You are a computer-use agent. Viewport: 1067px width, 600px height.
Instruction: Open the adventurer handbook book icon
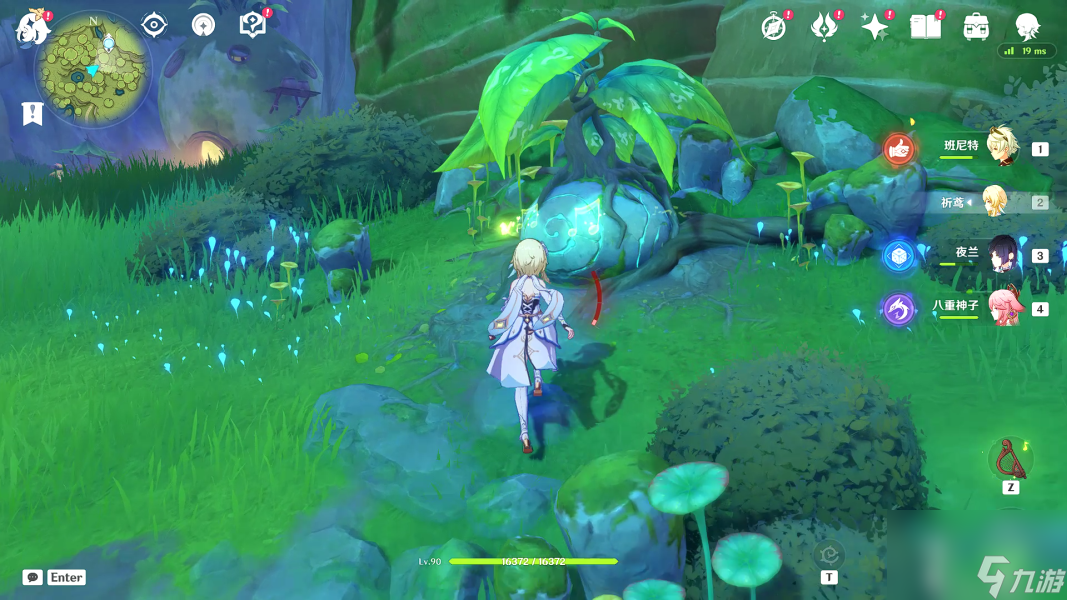click(x=925, y=26)
